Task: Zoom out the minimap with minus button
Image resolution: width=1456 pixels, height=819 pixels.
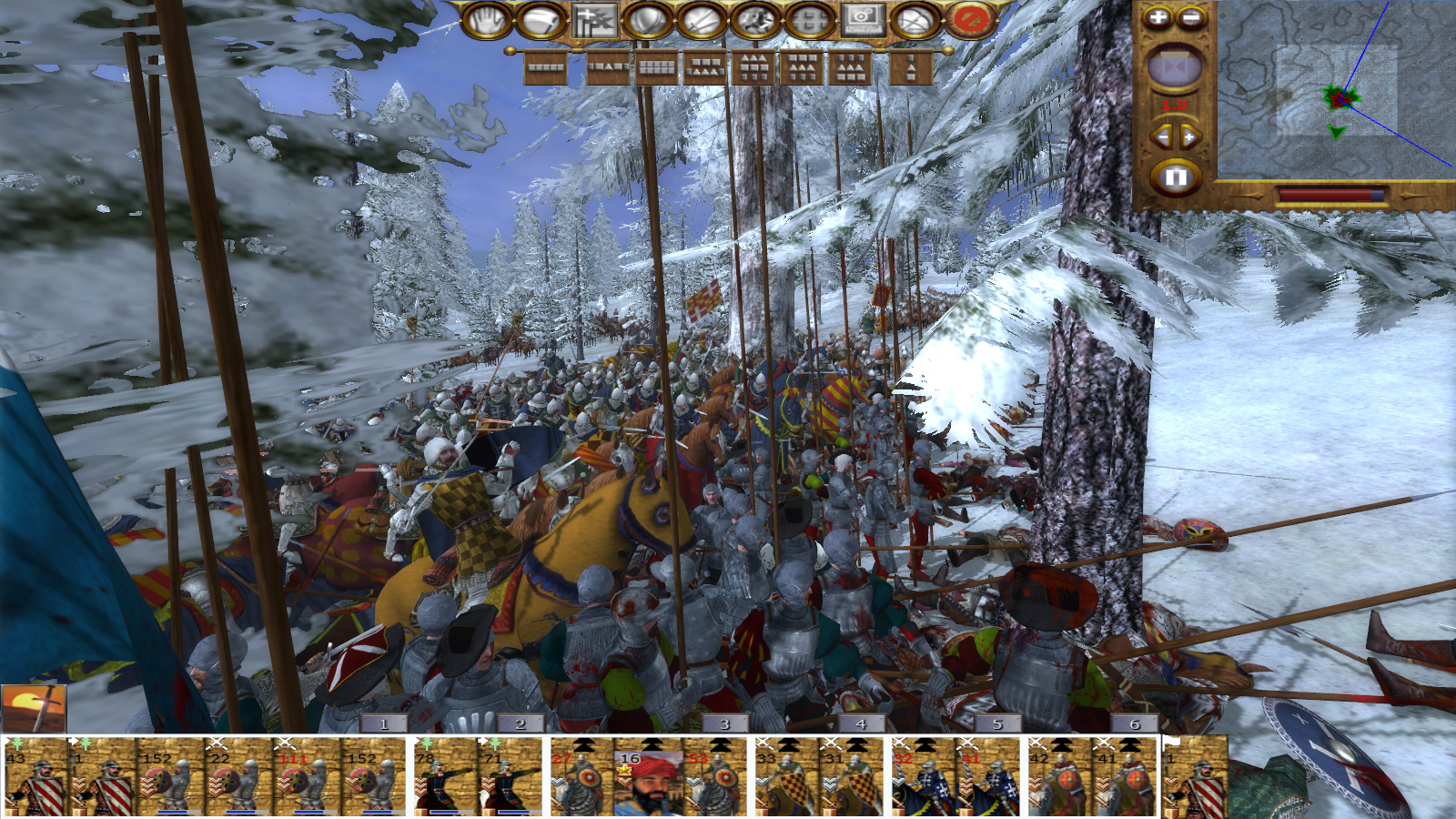Action: coord(1190,17)
